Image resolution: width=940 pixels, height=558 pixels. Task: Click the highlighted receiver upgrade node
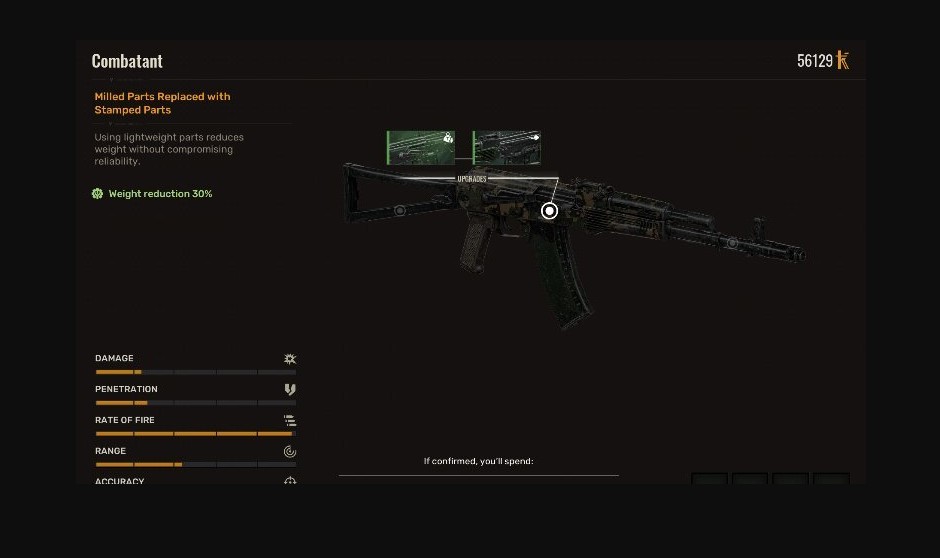[x=549, y=211]
